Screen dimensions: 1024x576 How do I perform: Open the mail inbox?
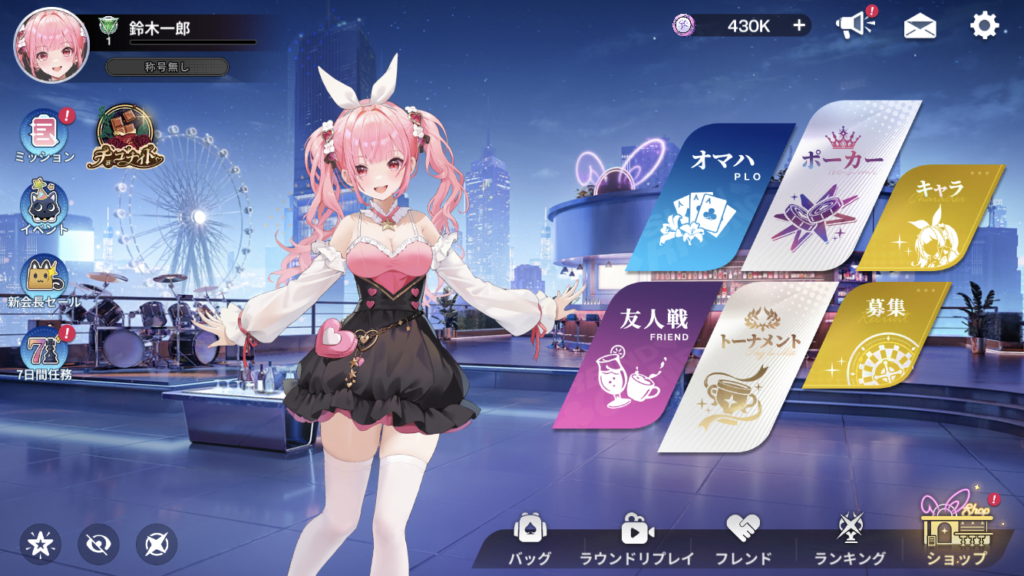[920, 27]
